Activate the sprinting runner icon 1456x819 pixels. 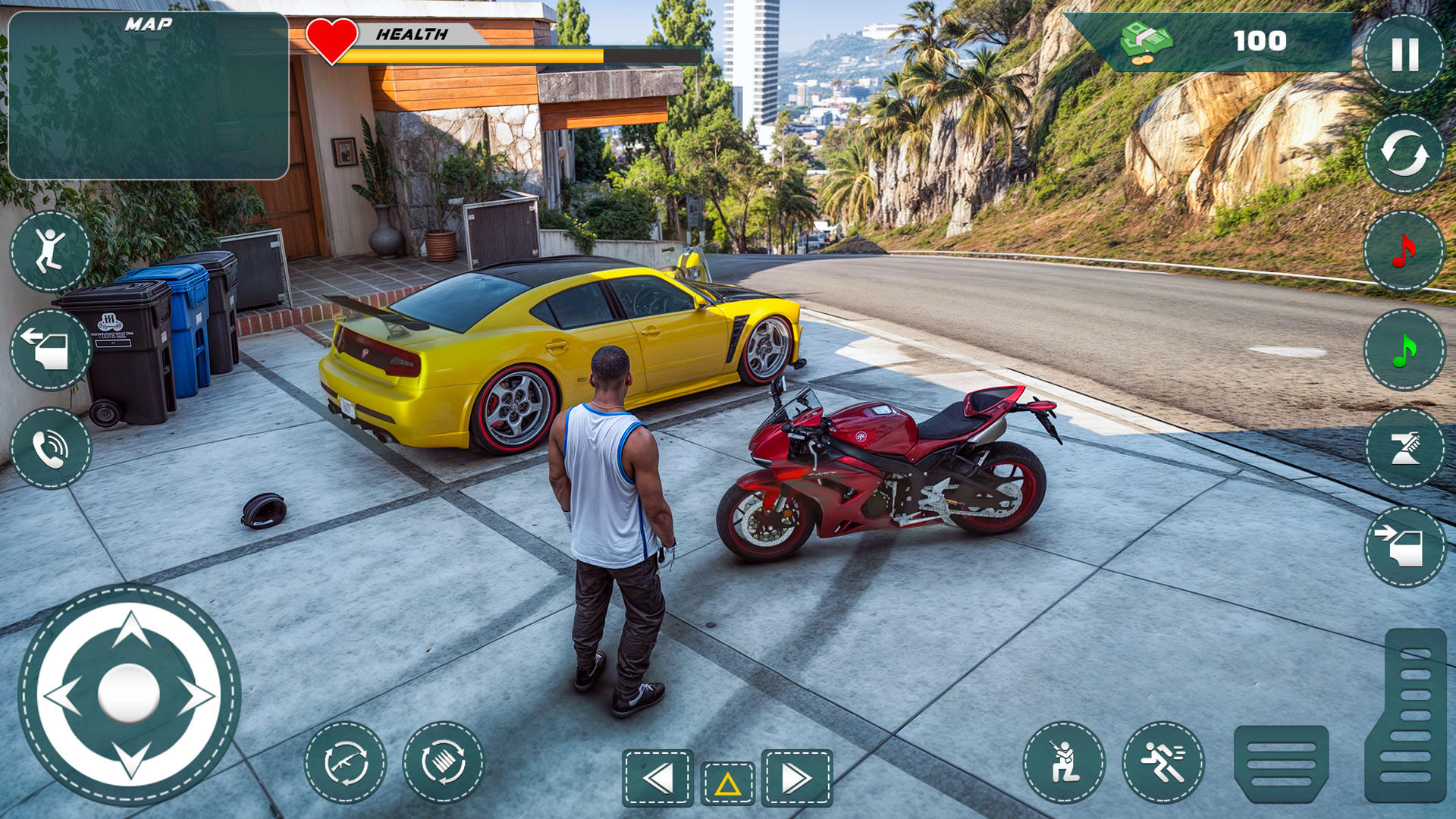1163,762
